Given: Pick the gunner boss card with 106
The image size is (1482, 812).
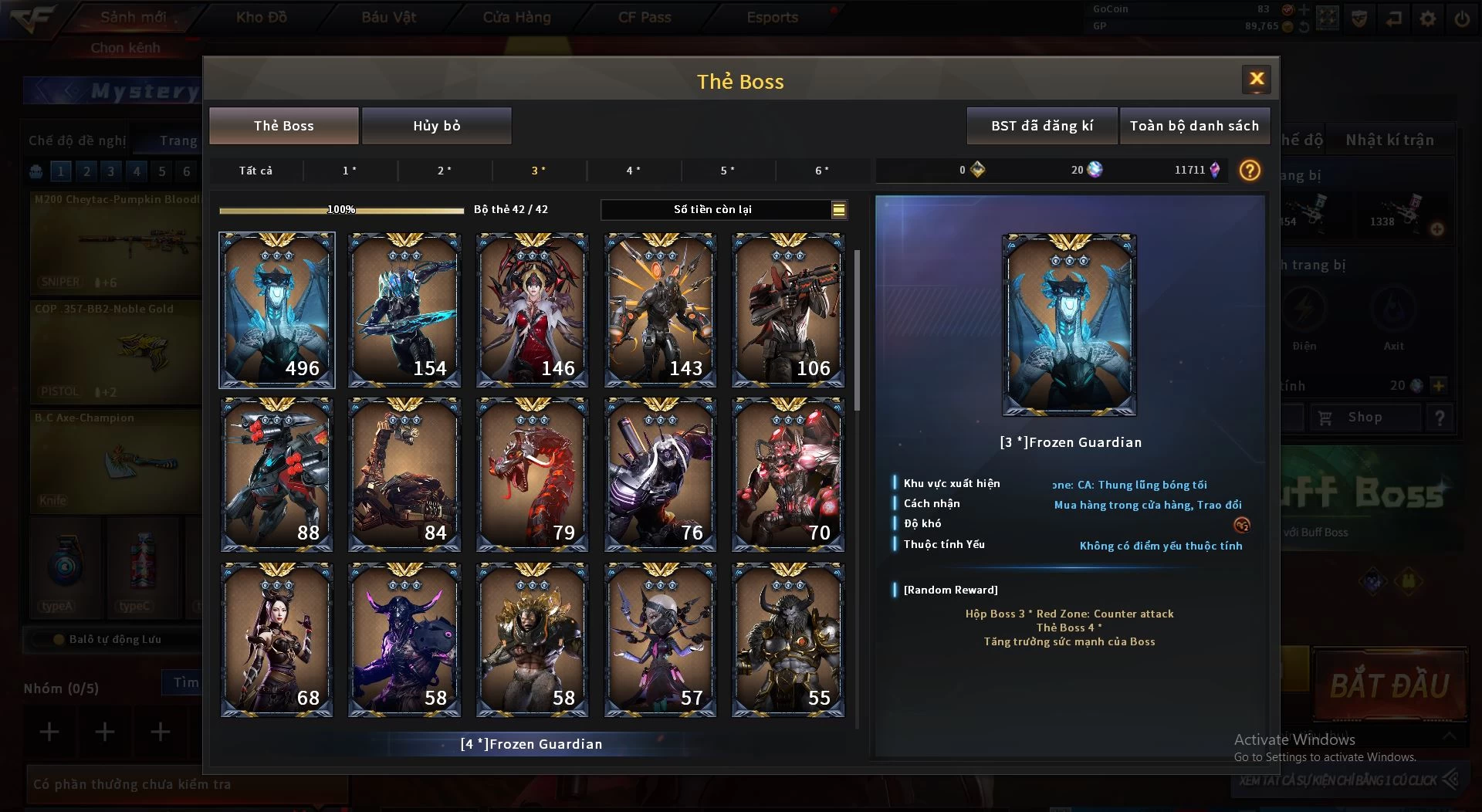Looking at the screenshot, I should [x=787, y=310].
